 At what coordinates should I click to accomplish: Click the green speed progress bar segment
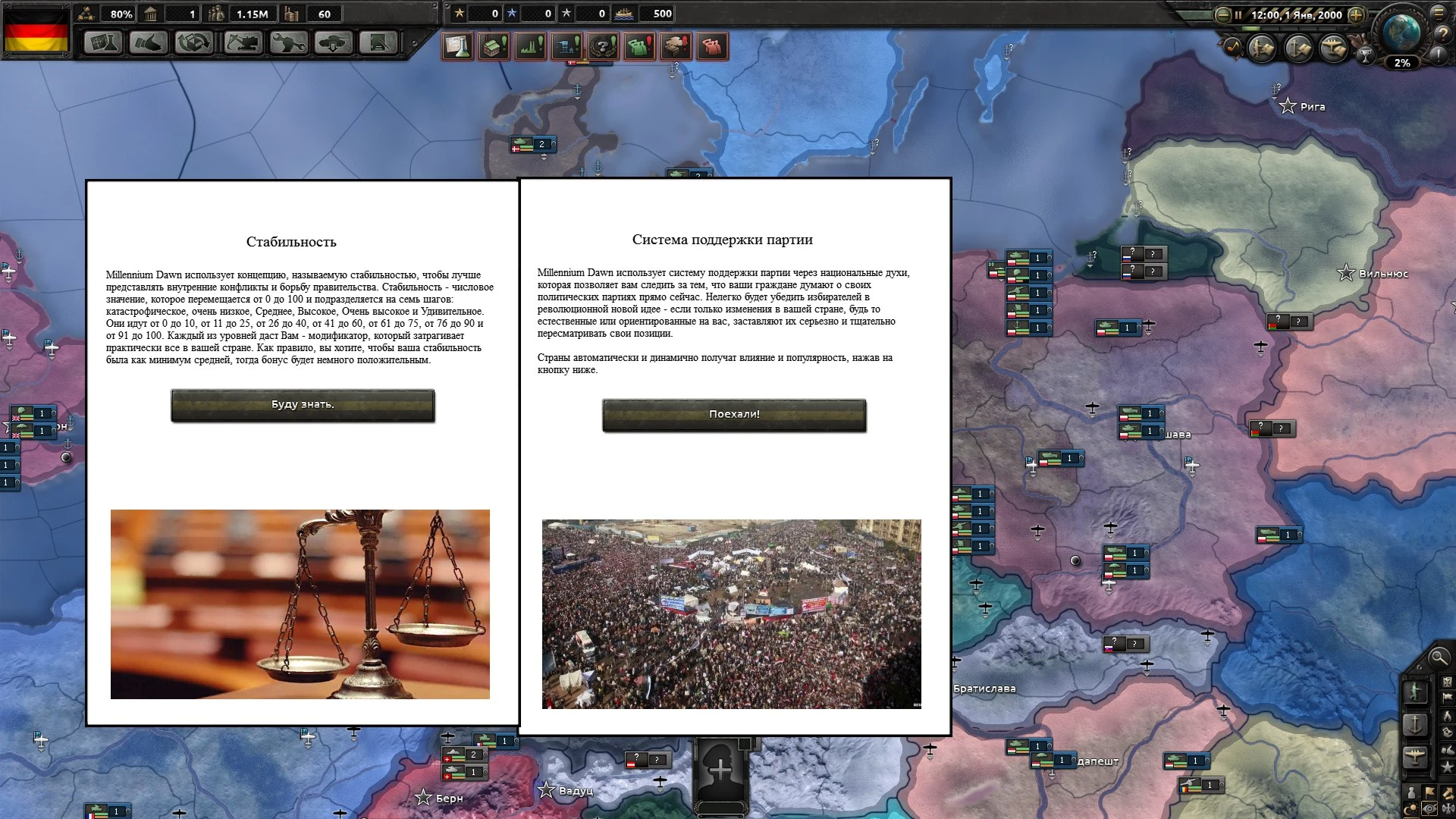[x=1251, y=30]
